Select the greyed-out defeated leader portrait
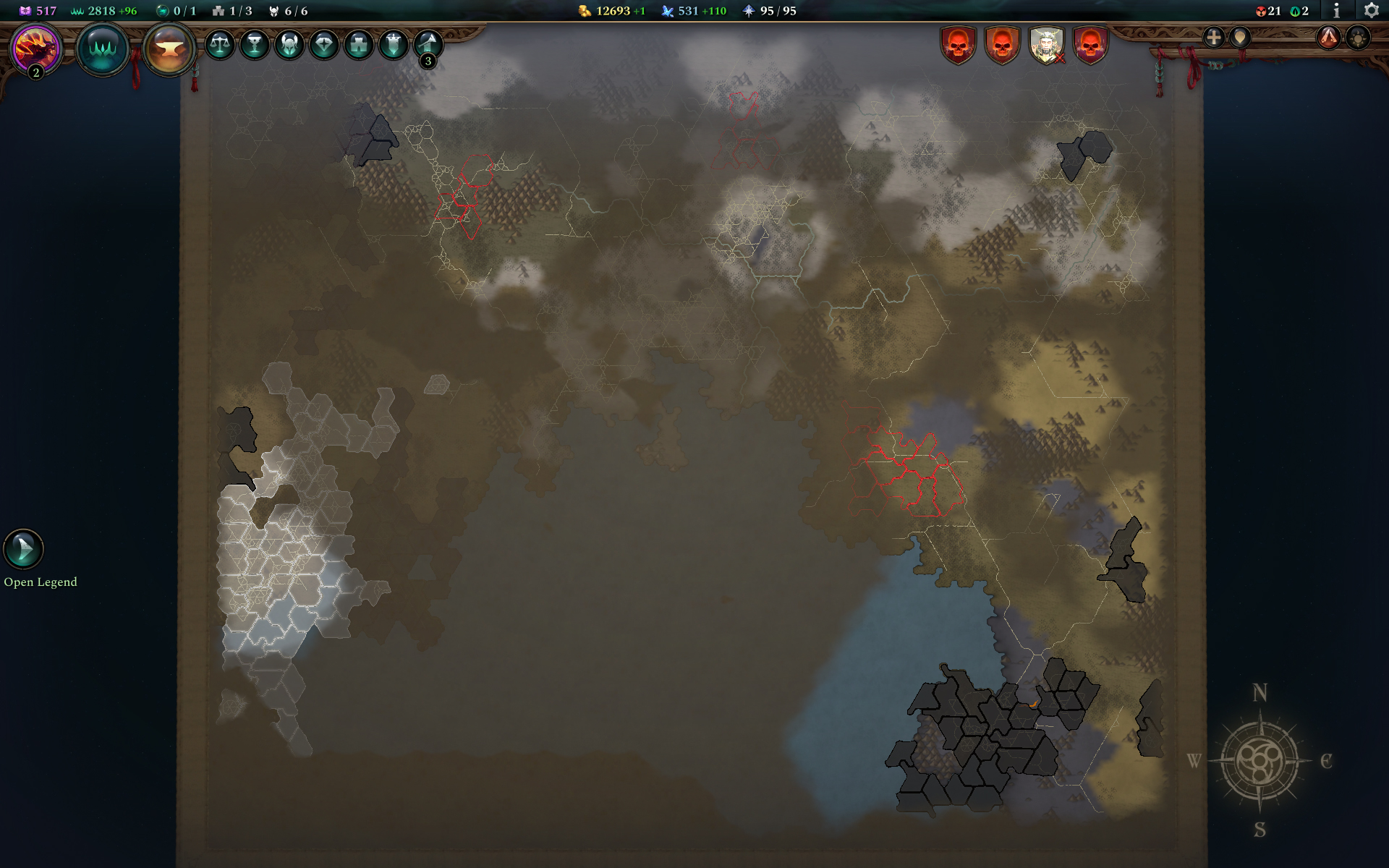Screen dimensions: 1389x868 pyautogui.click(x=1048, y=45)
